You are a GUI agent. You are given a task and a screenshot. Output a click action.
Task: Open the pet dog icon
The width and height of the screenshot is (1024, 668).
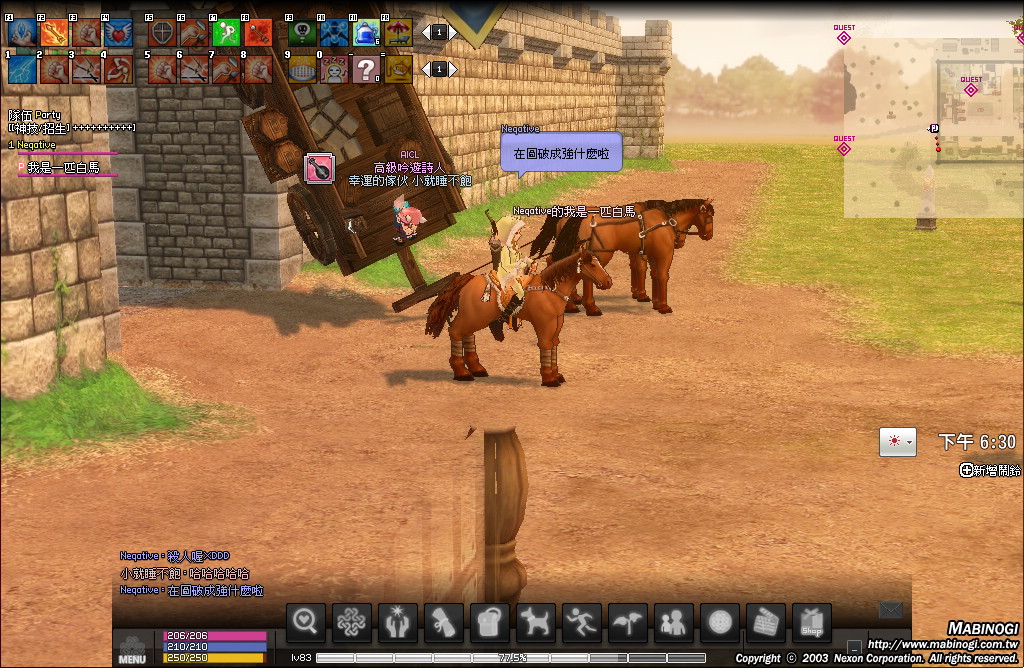(x=536, y=622)
